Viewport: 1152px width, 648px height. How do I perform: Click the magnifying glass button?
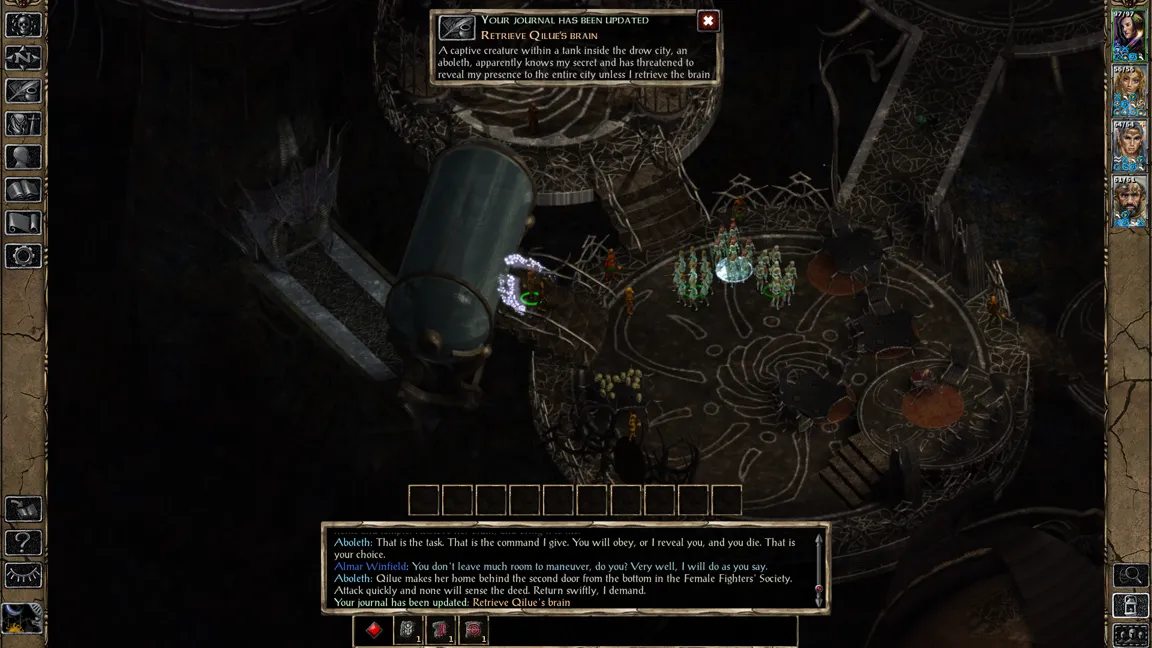[x=1131, y=575]
